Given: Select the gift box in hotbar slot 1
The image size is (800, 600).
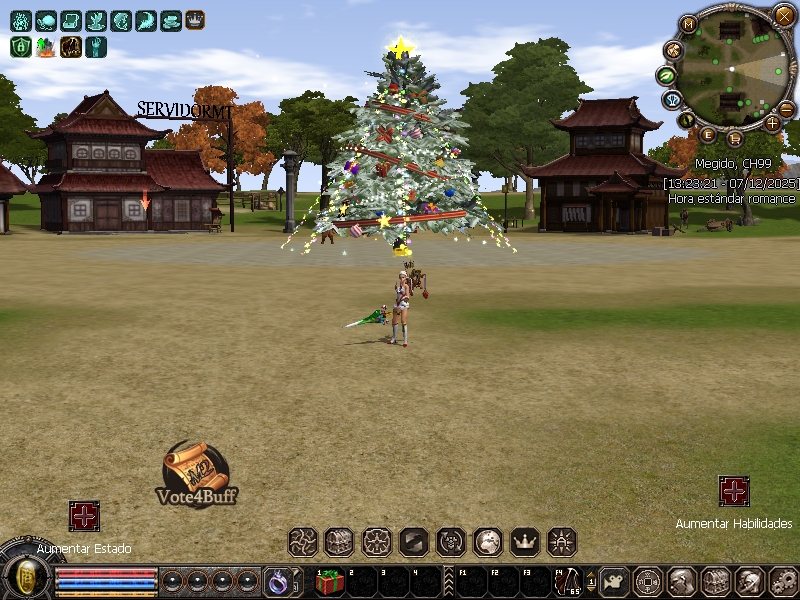Looking at the screenshot, I should pyautogui.click(x=330, y=581).
